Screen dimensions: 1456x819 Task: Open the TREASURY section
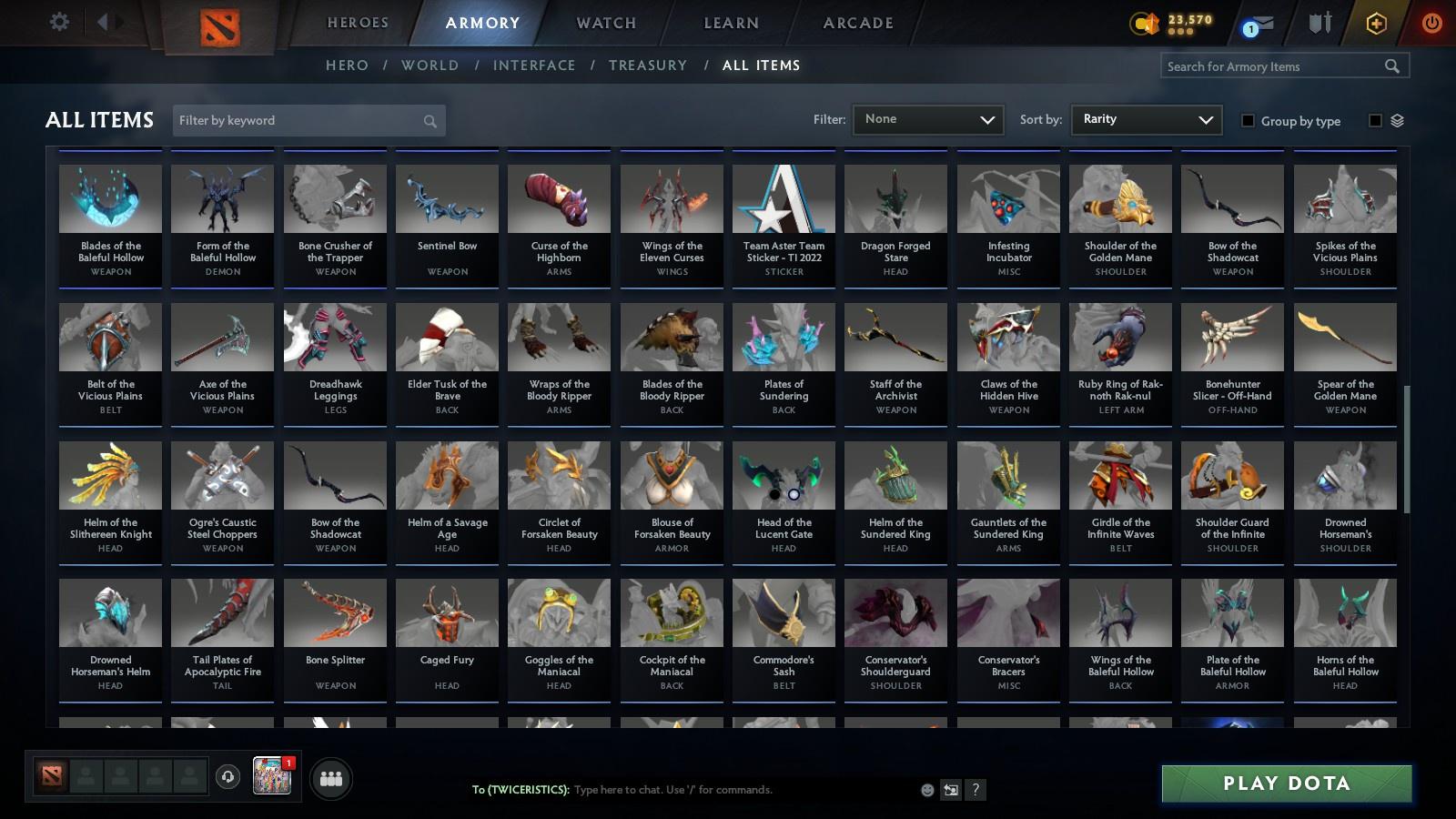tap(648, 66)
